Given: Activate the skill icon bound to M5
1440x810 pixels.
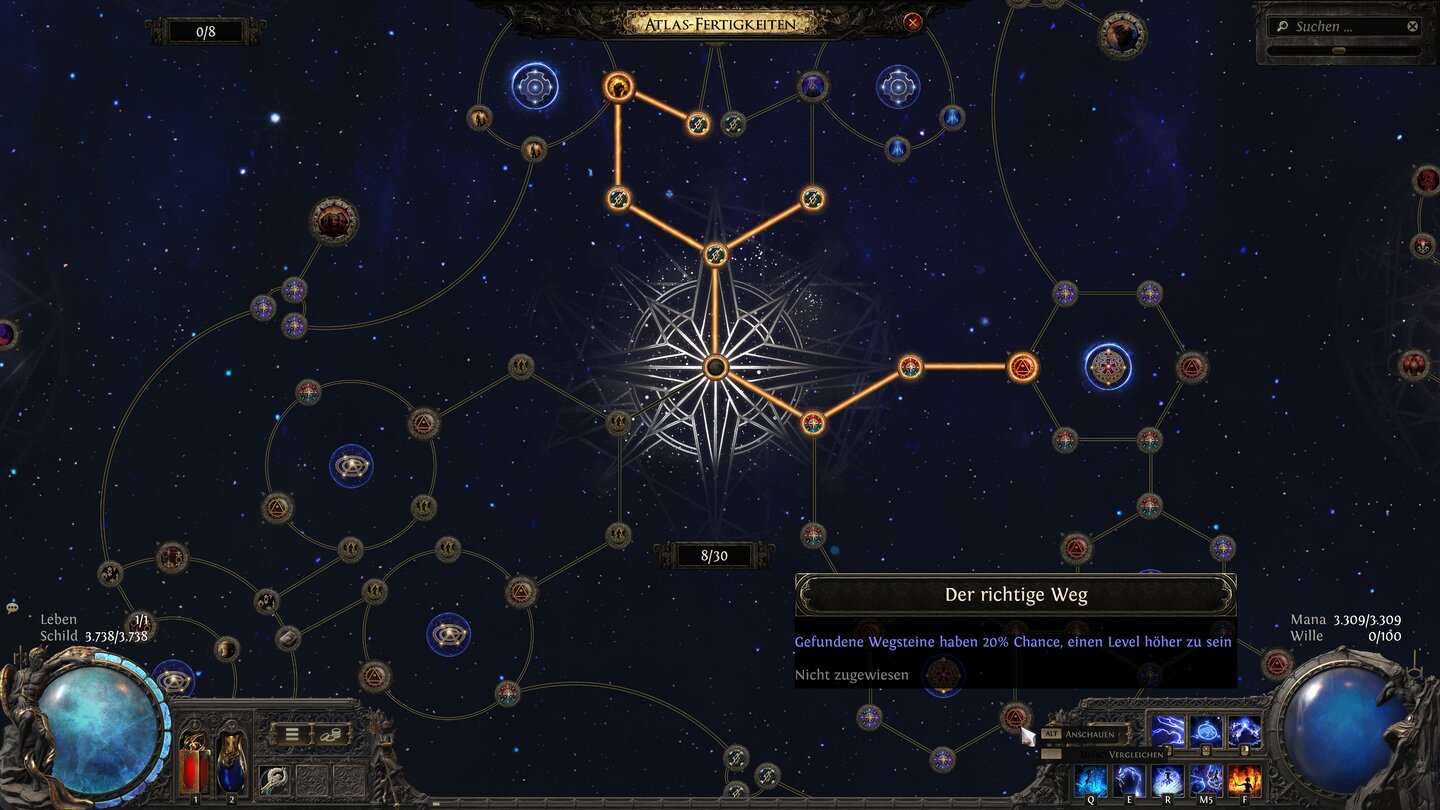Looking at the screenshot, I should [x=1206, y=779].
